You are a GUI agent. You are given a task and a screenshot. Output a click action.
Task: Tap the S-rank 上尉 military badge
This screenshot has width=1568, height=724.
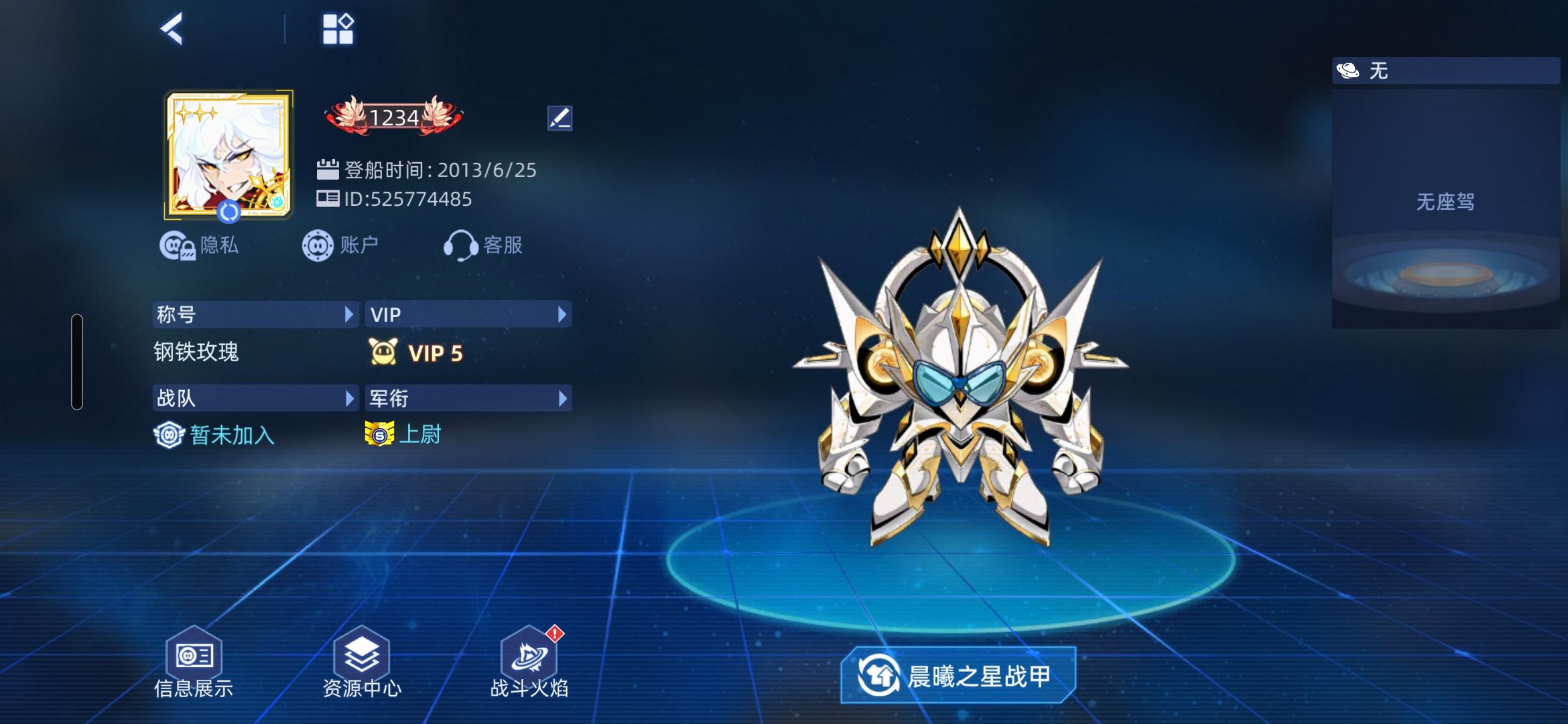point(381,436)
